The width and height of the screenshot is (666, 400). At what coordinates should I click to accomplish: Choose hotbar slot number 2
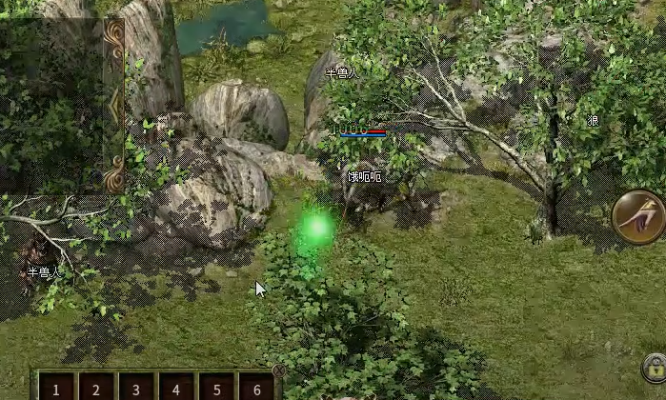click(96, 388)
